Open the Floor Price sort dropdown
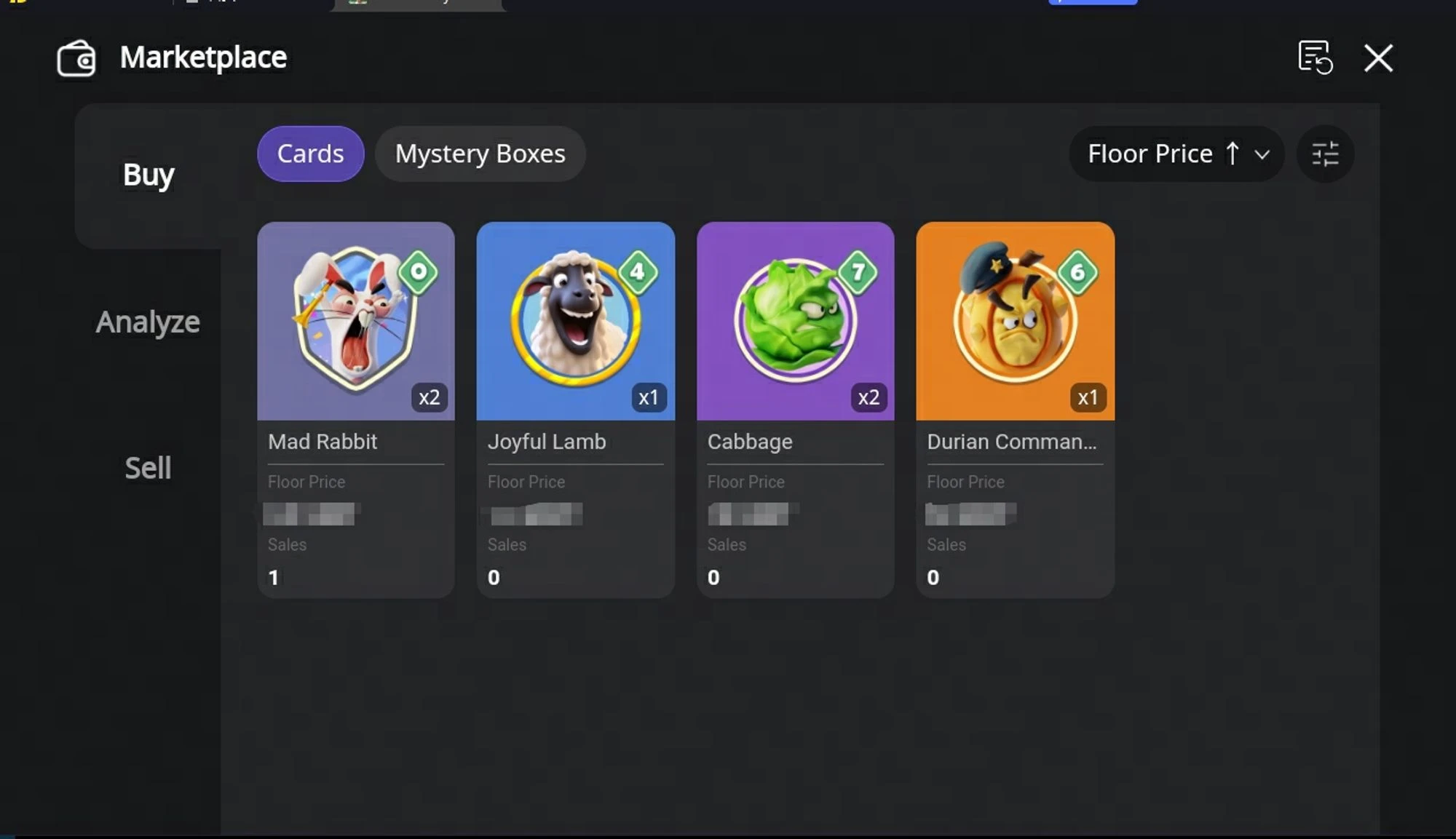Viewport: 1456px width, 839px height. tap(1149, 154)
